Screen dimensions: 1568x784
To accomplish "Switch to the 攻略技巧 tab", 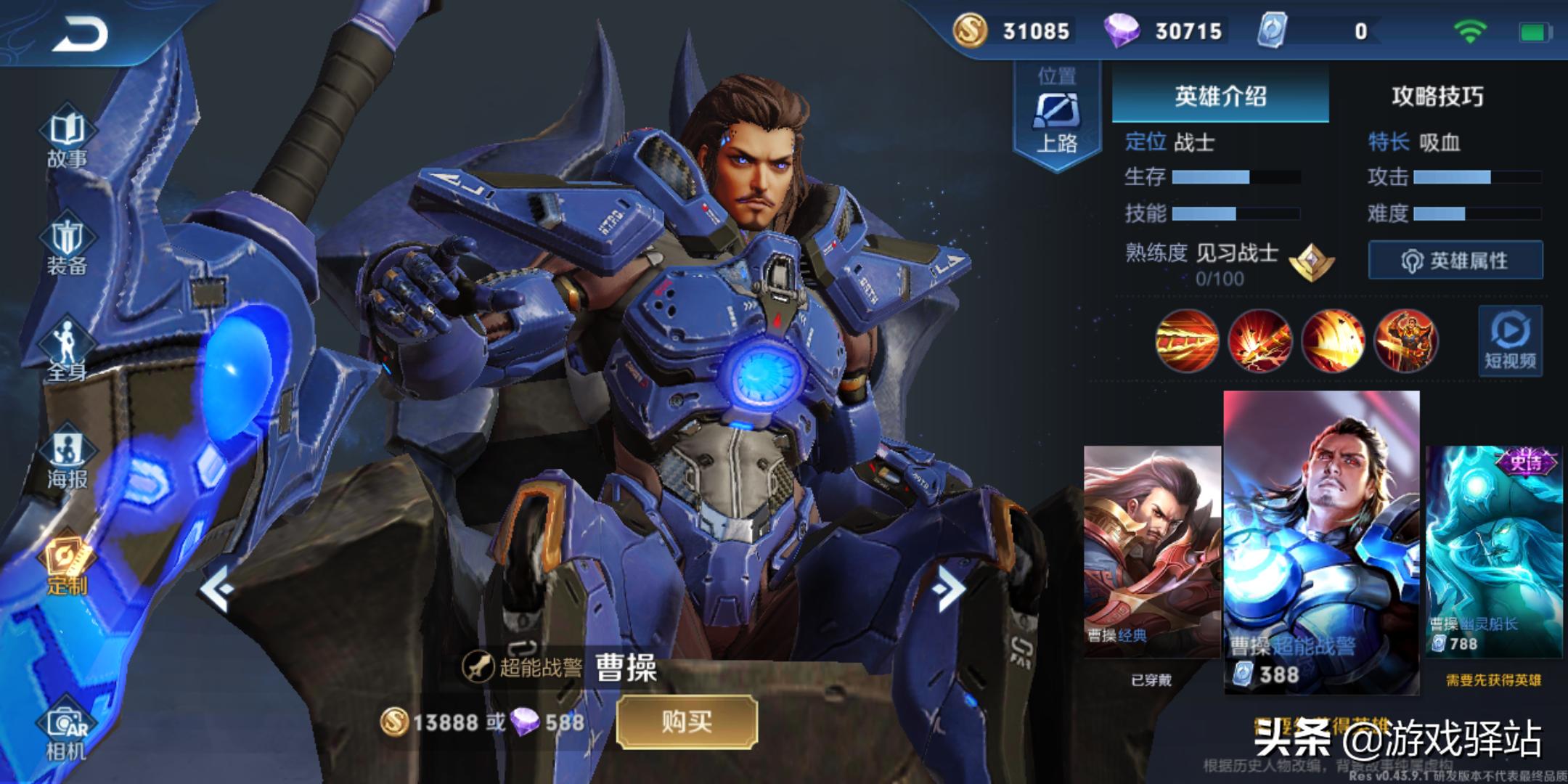I will [1437, 96].
